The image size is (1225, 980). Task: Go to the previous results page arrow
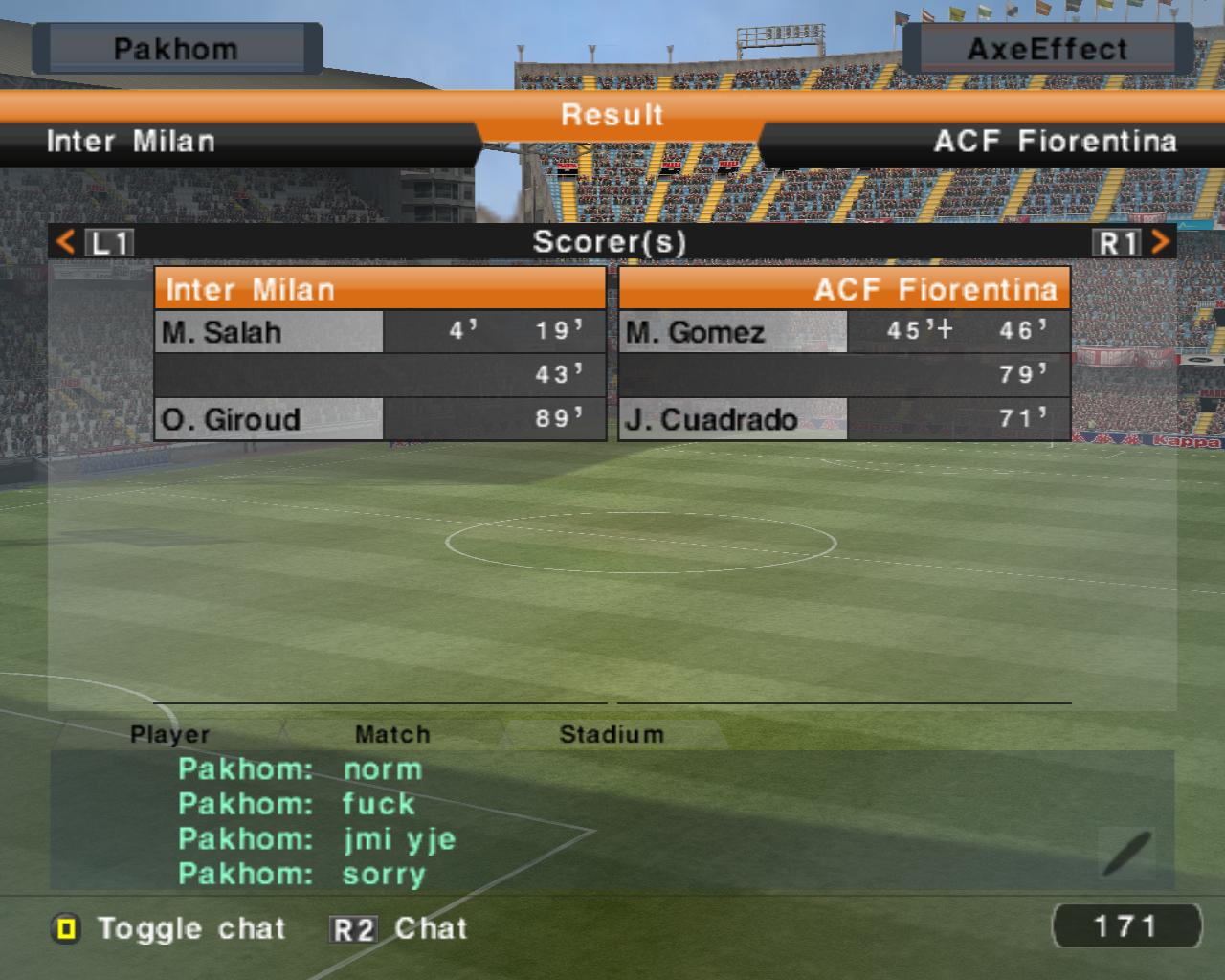[65, 242]
